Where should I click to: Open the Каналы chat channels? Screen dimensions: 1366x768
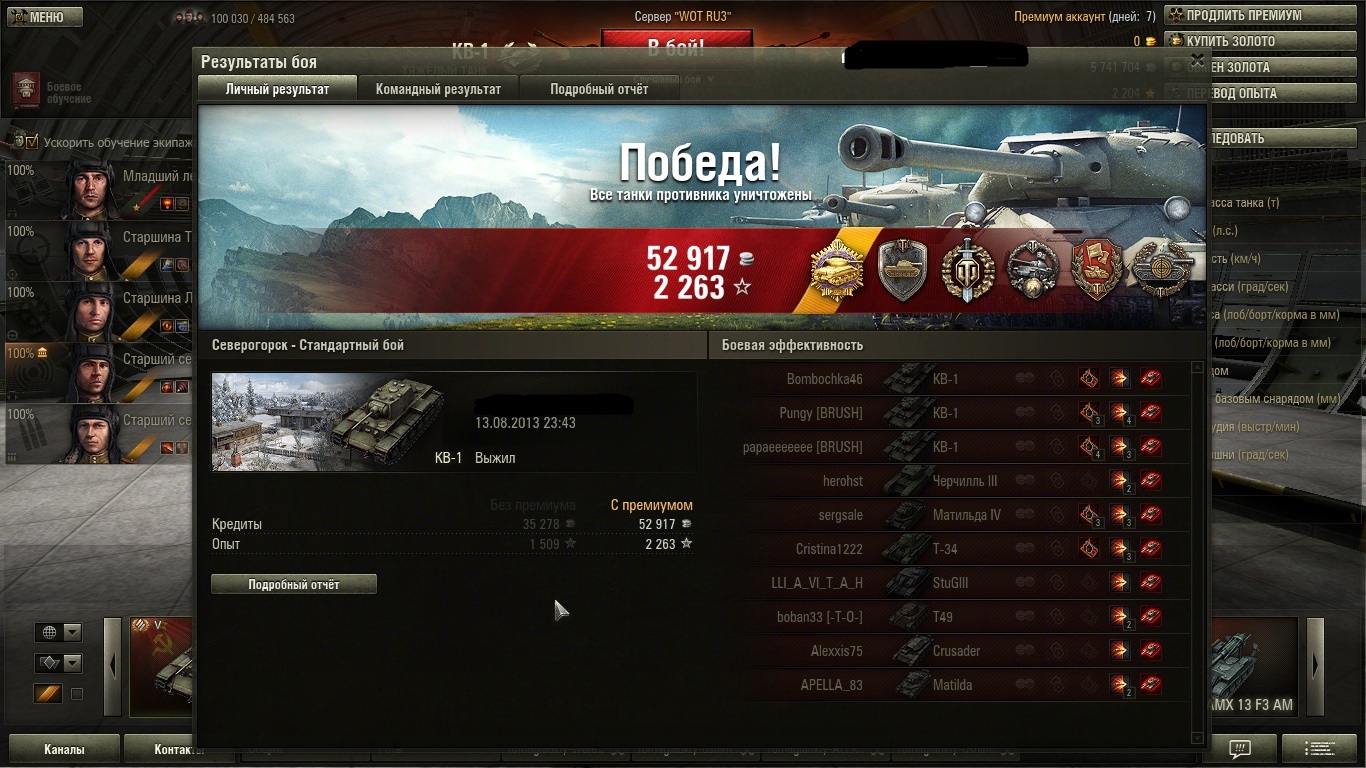(x=64, y=749)
